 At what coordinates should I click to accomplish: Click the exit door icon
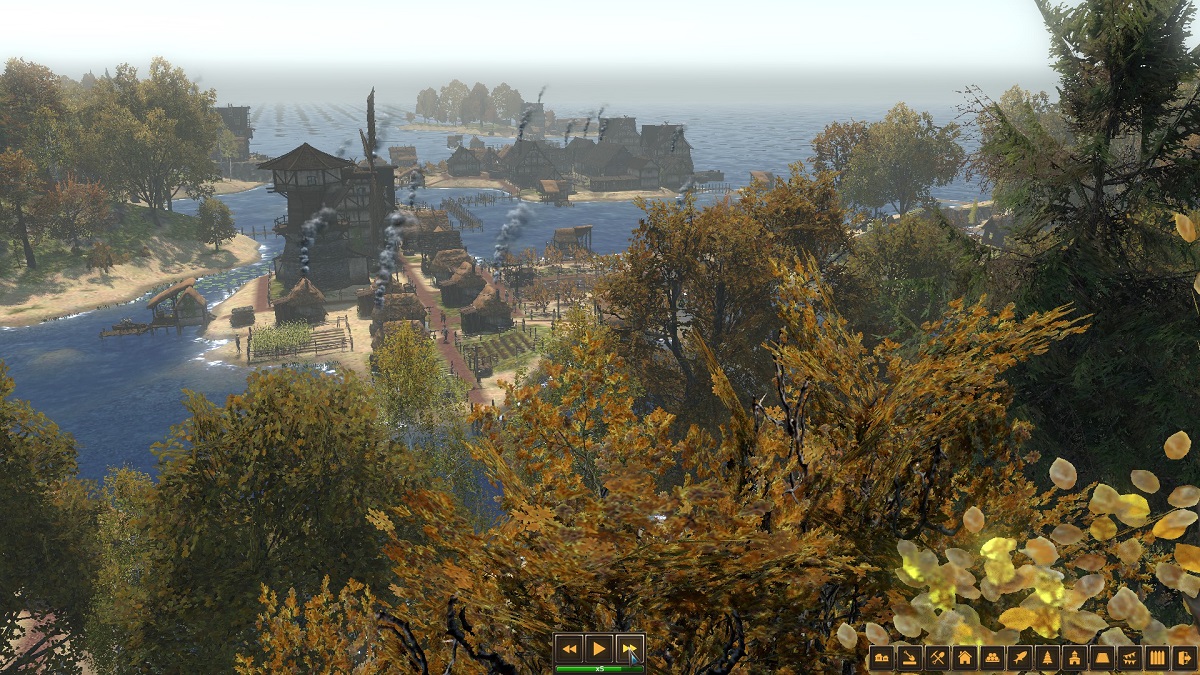point(1184,657)
